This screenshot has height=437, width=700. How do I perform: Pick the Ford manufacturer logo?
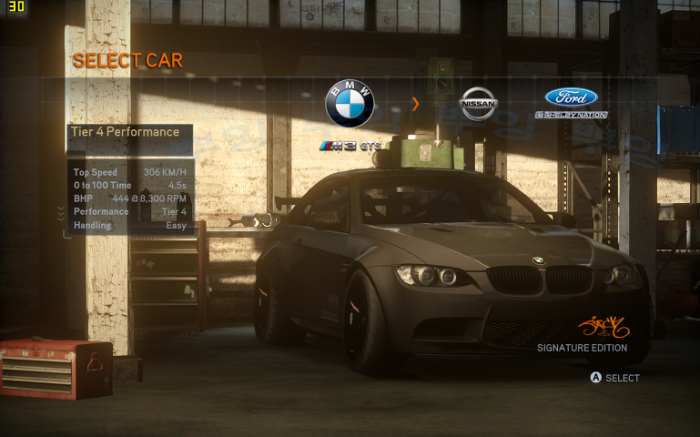click(x=571, y=98)
